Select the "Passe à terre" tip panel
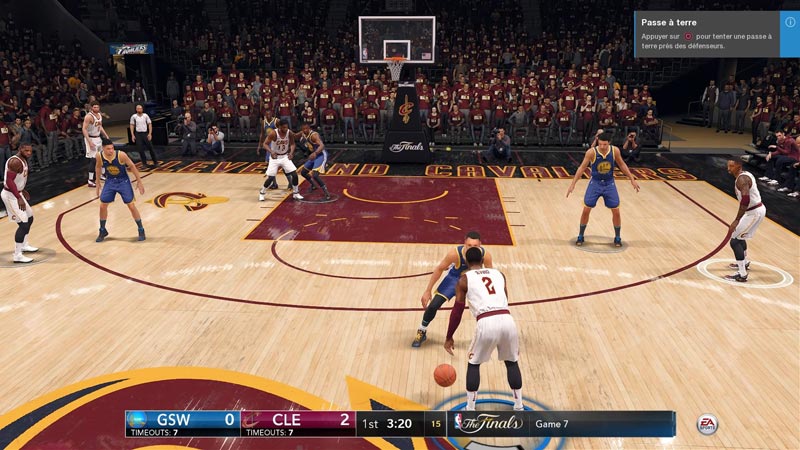The height and width of the screenshot is (450, 800). pyautogui.click(x=706, y=34)
